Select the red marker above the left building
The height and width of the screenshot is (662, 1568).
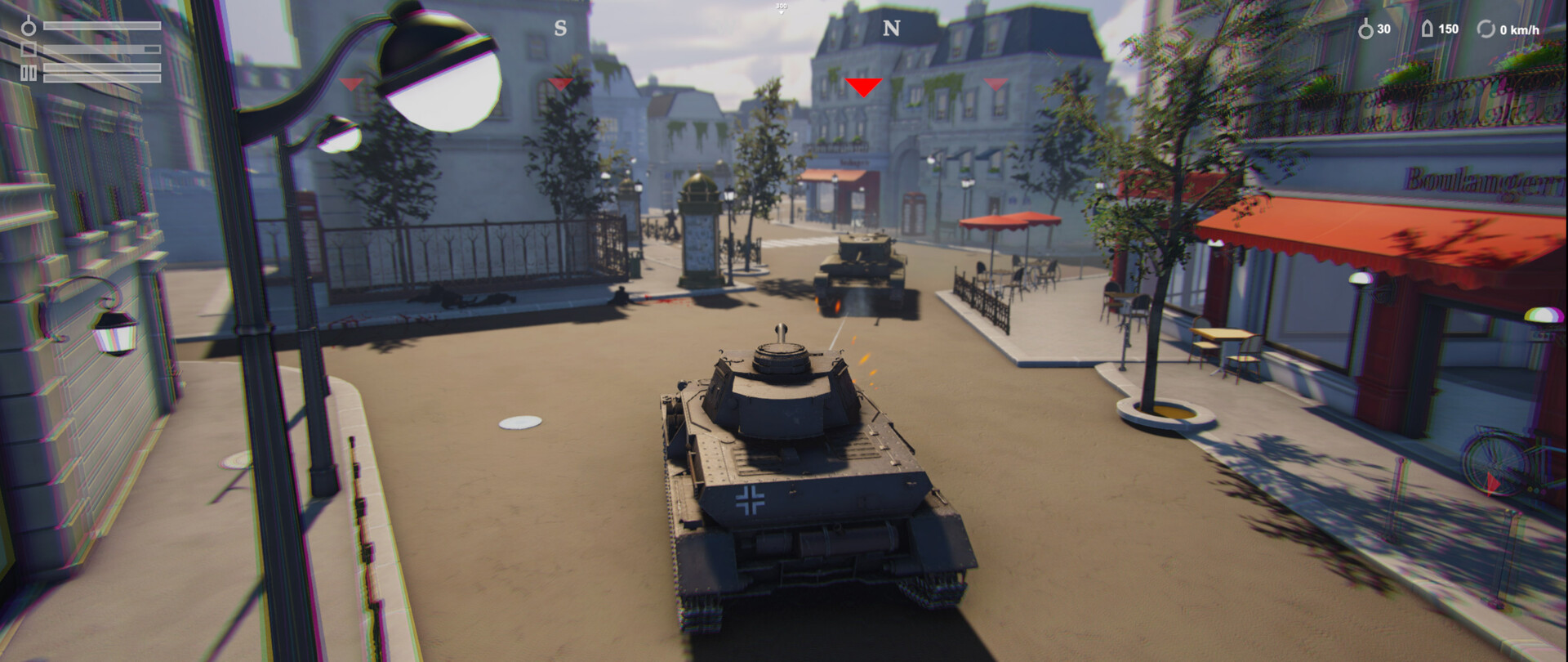pyautogui.click(x=350, y=83)
